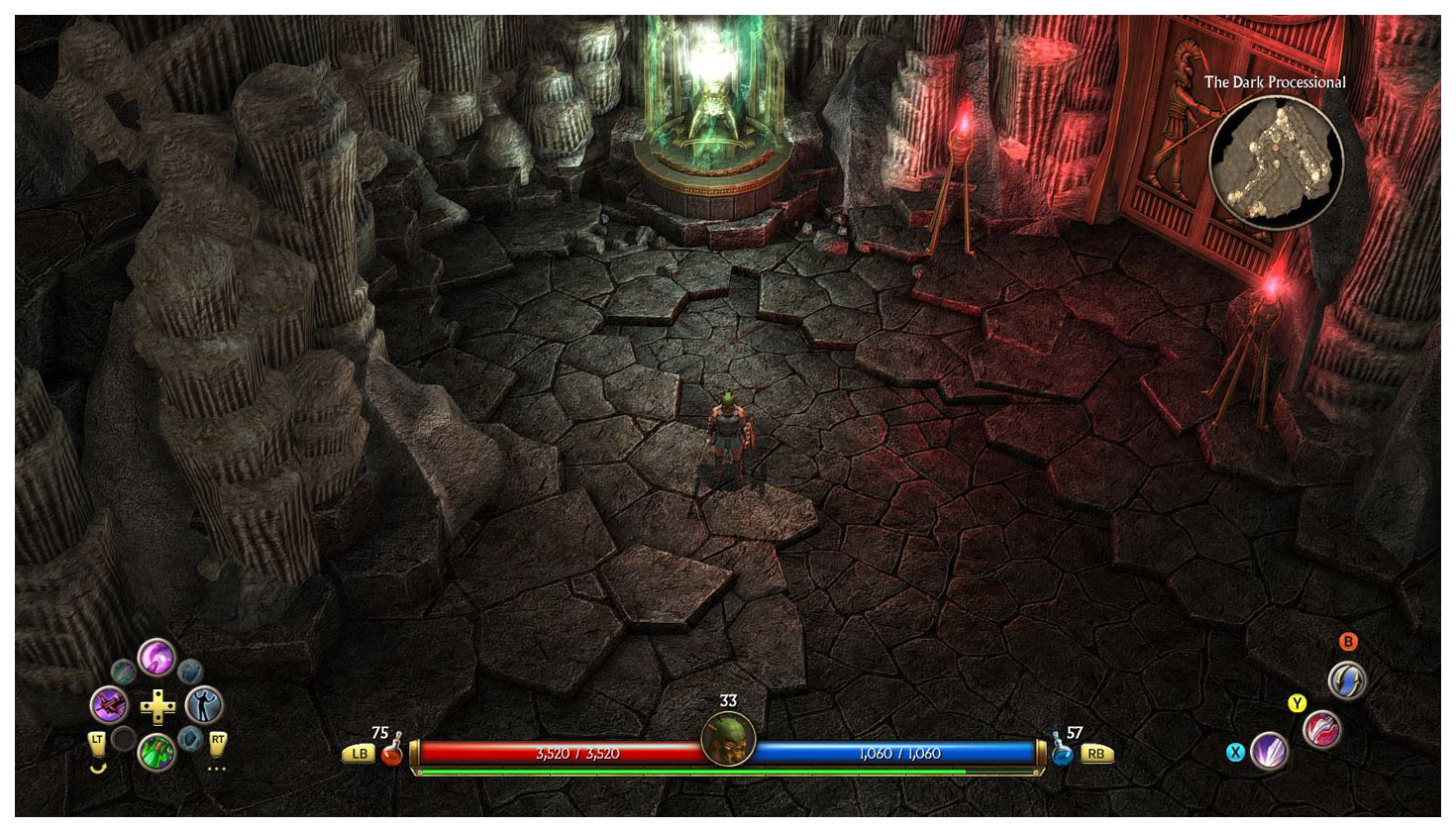The width and height of the screenshot is (1456, 832).
Task: Choose the small green streaked skill icon
Action: [x=123, y=672]
